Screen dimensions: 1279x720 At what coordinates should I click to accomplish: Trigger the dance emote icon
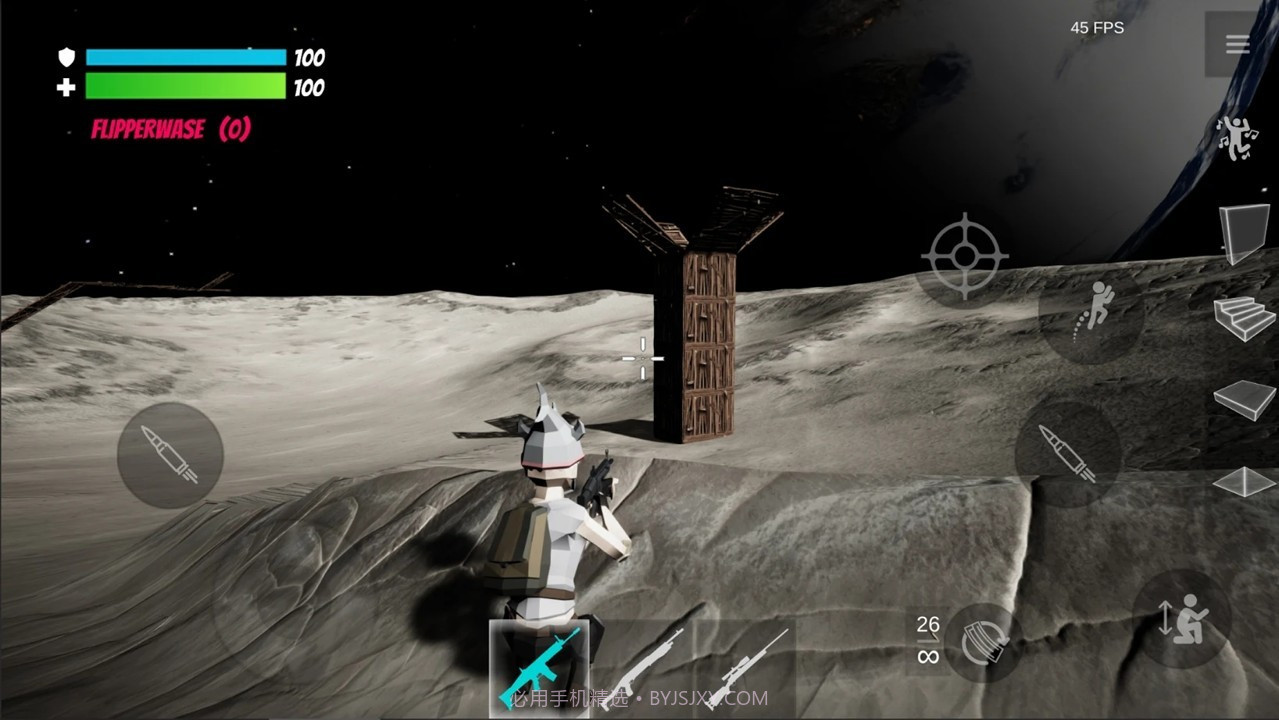pyautogui.click(x=1237, y=138)
